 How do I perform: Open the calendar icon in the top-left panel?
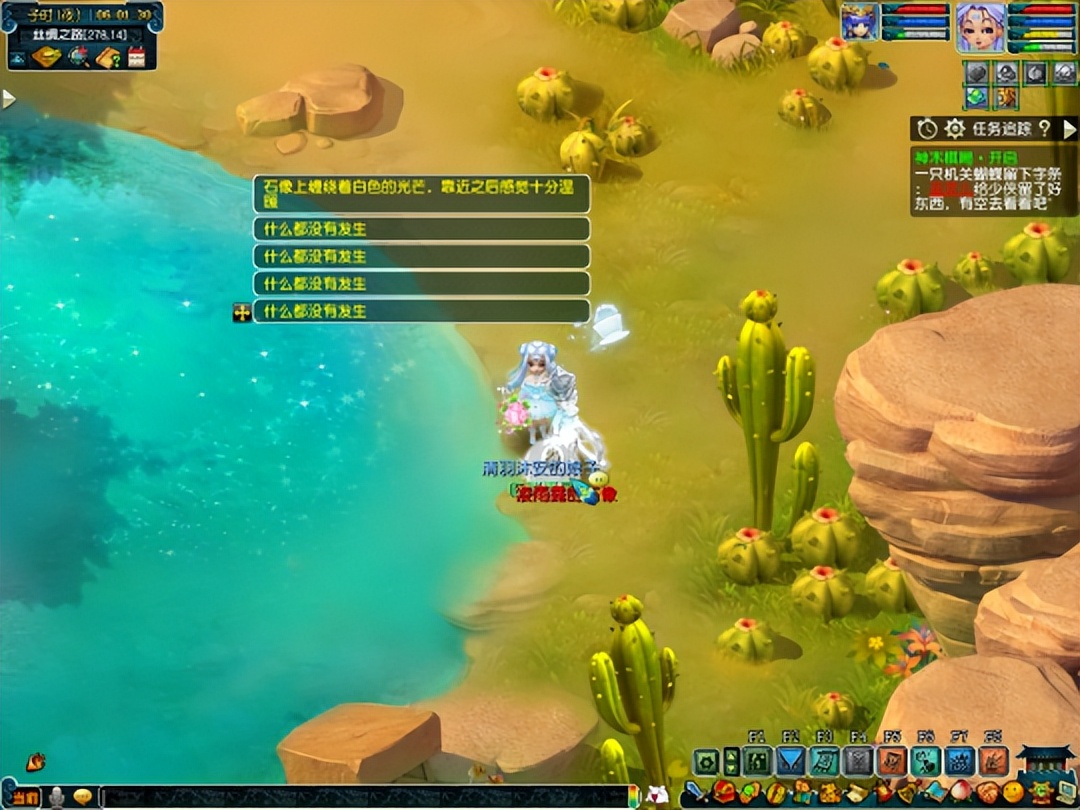[x=136, y=57]
